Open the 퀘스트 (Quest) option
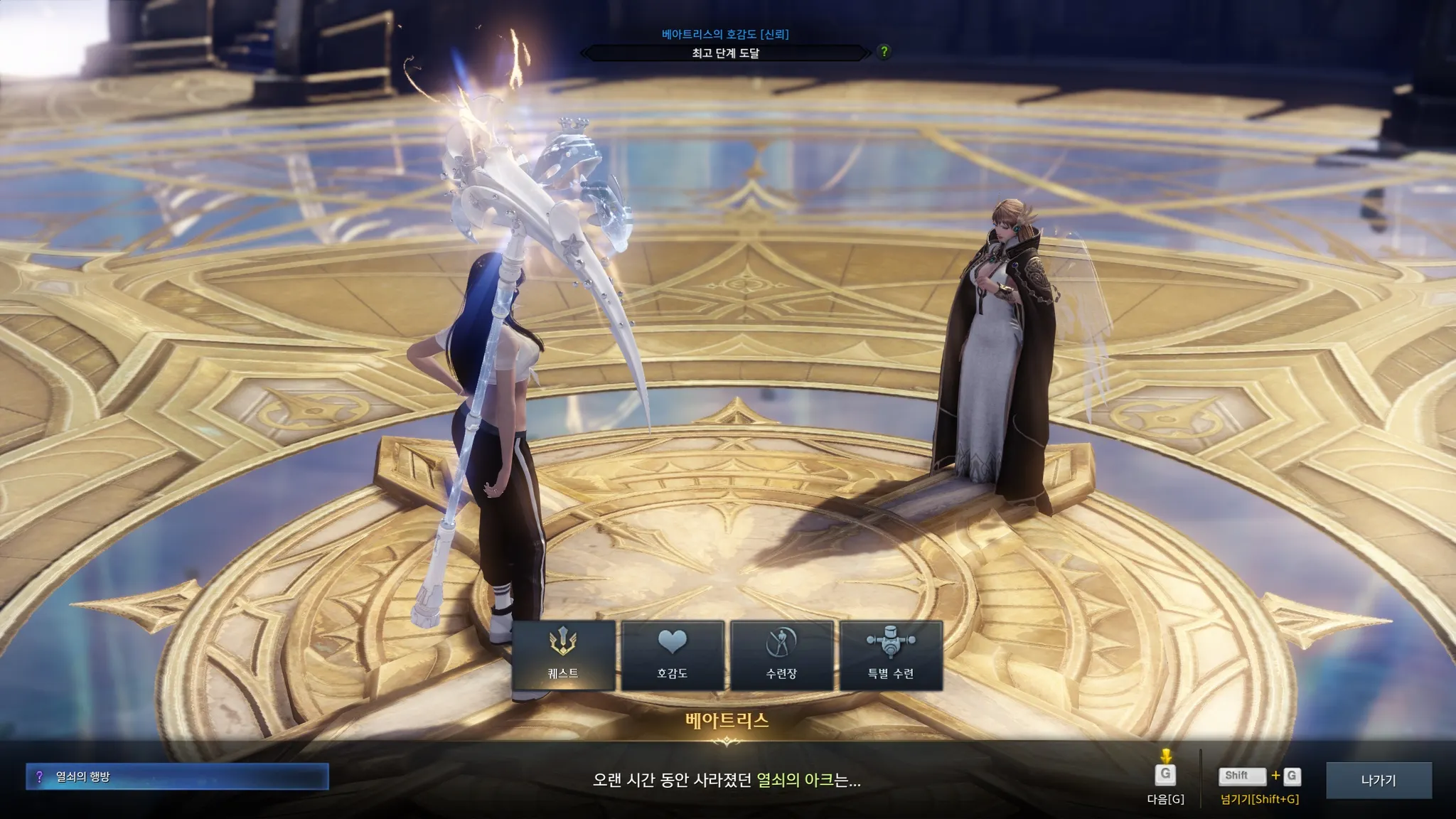Image resolution: width=1456 pixels, height=819 pixels. click(563, 655)
